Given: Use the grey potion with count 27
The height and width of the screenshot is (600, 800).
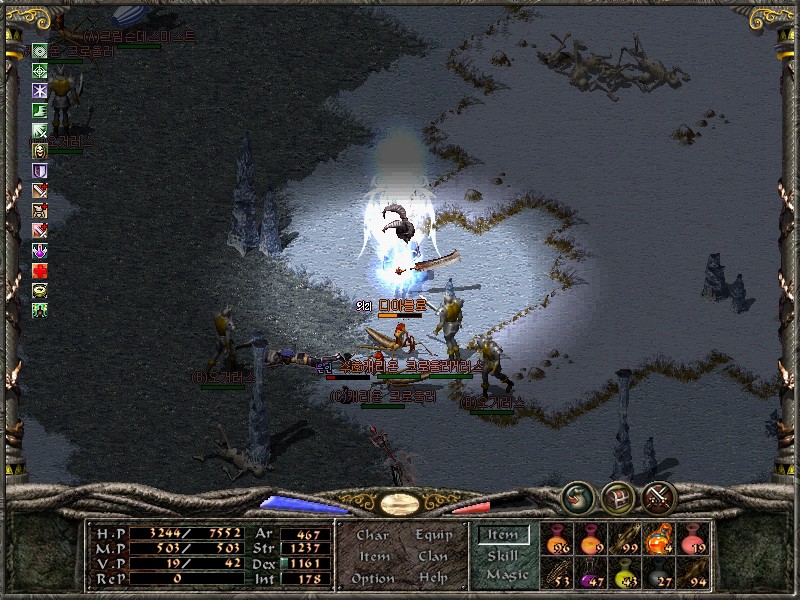Looking at the screenshot, I should click(659, 573).
